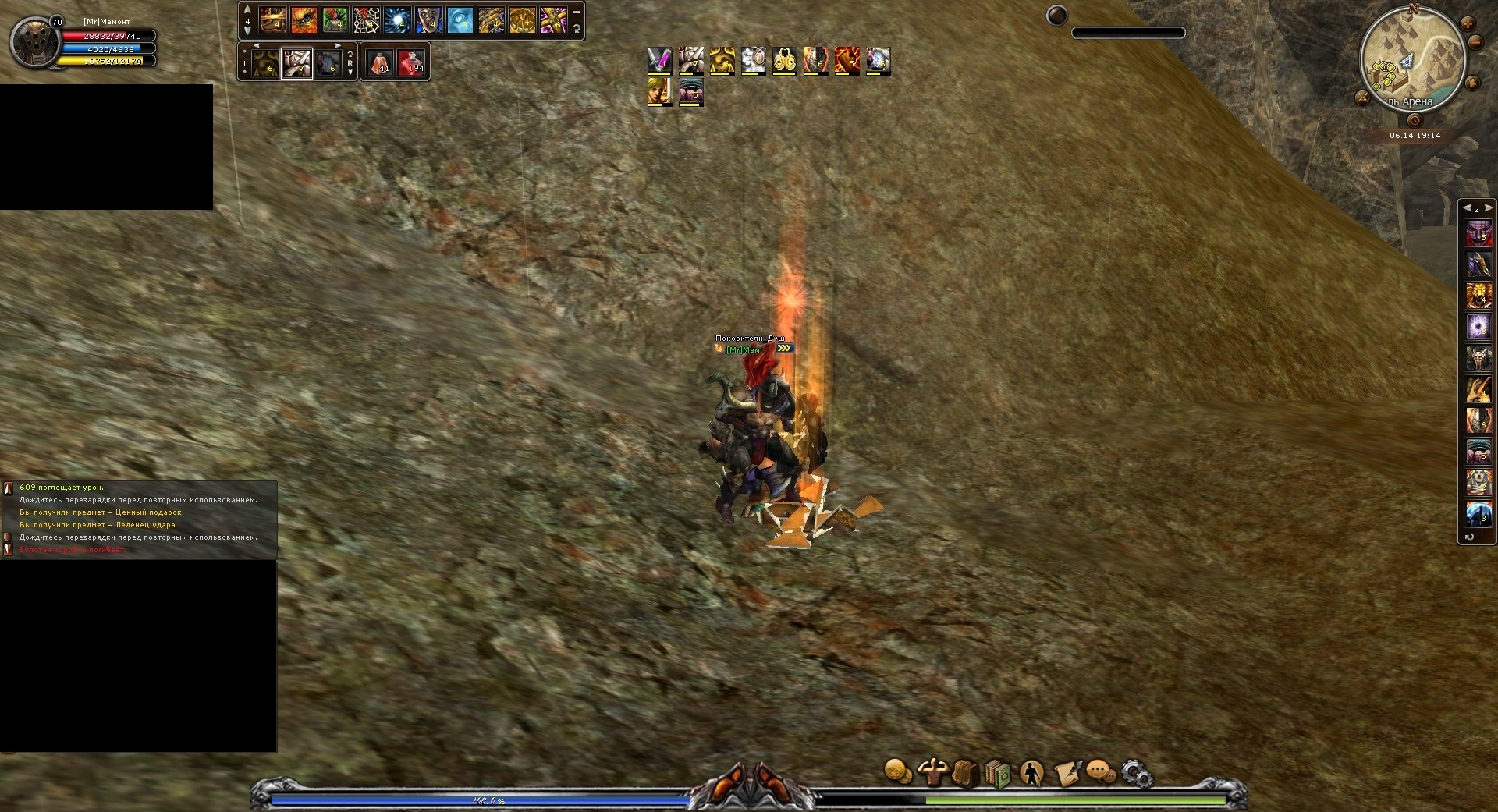Open the chat speech bubbles menu

pos(1101,773)
